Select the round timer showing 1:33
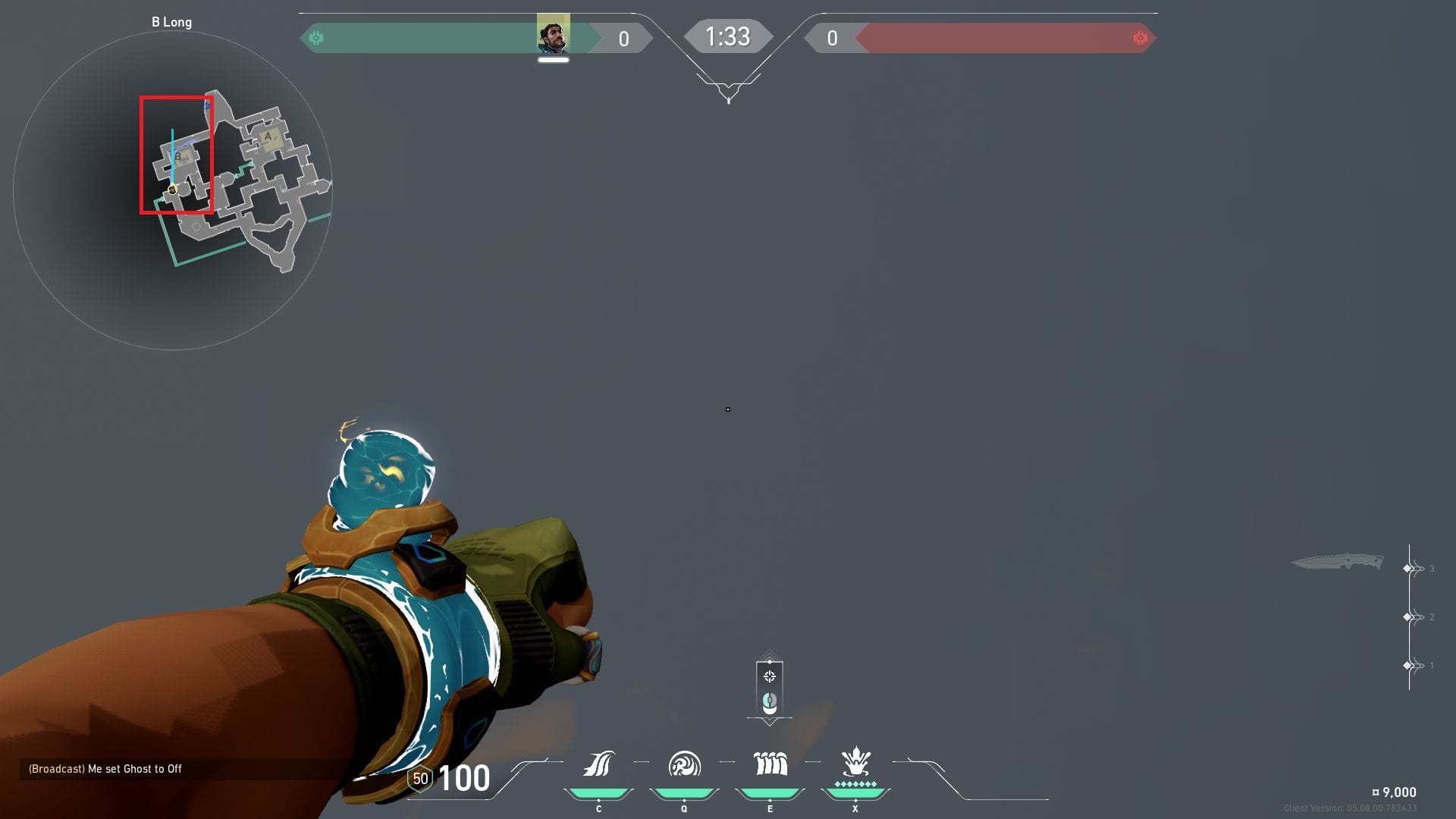Image resolution: width=1456 pixels, height=819 pixels. pos(727,36)
